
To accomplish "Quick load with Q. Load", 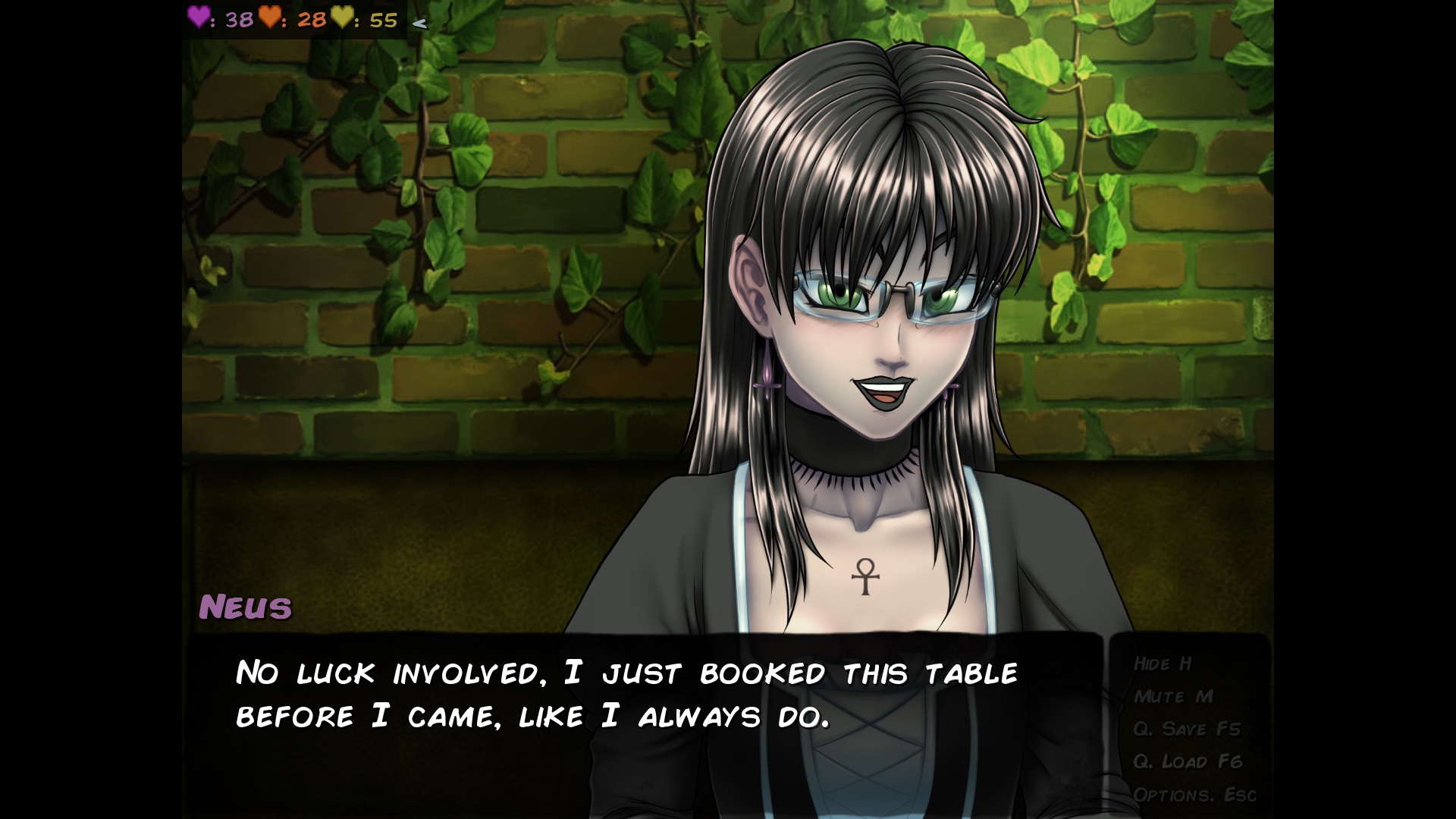I will pos(1187,762).
